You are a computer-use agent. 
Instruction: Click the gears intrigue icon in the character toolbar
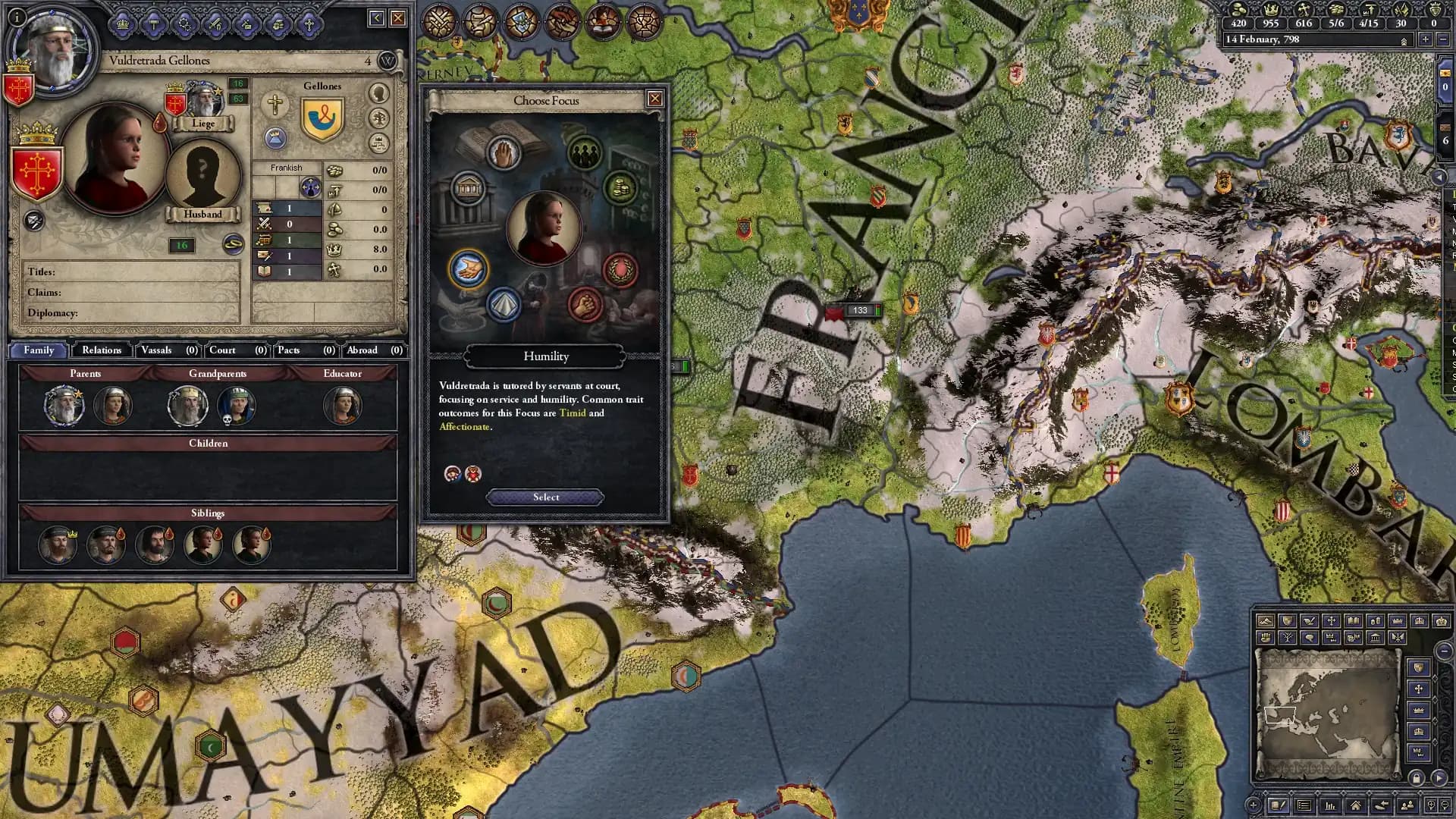[x=184, y=25]
